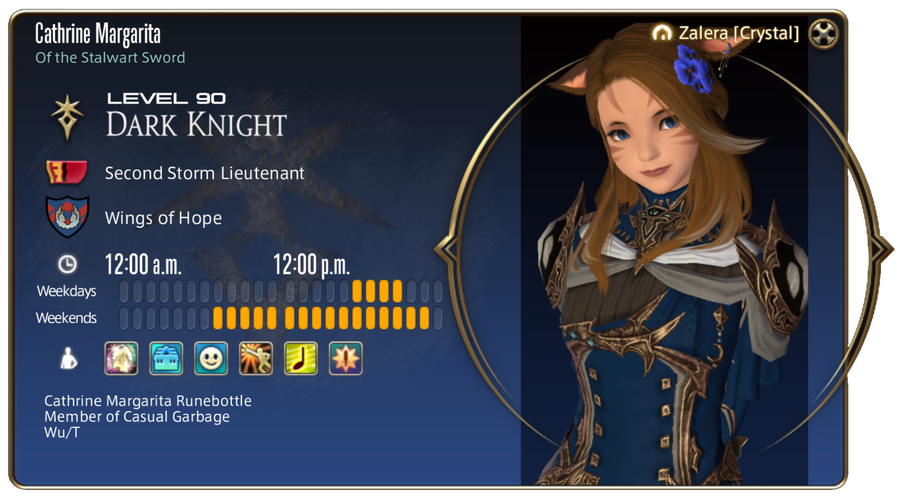
Task: Click the Wings of Hope crest
Action: point(67,217)
